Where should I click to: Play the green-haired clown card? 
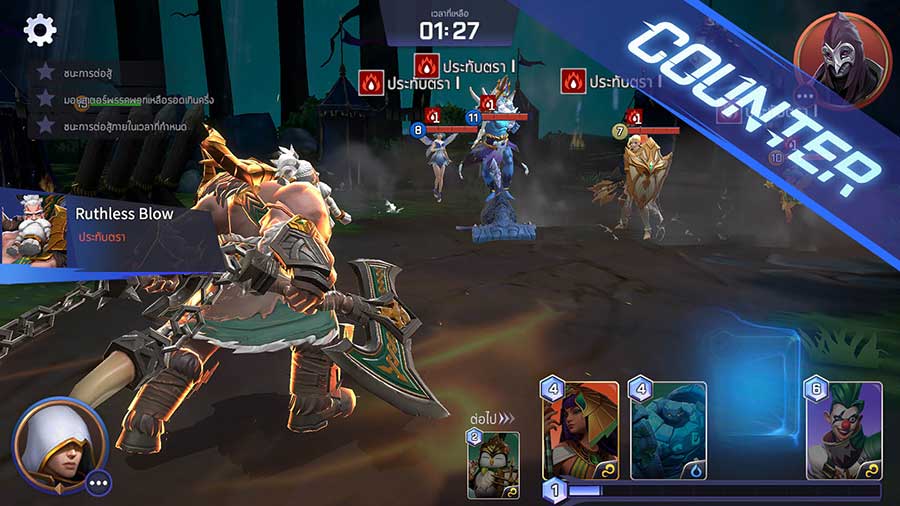click(844, 431)
